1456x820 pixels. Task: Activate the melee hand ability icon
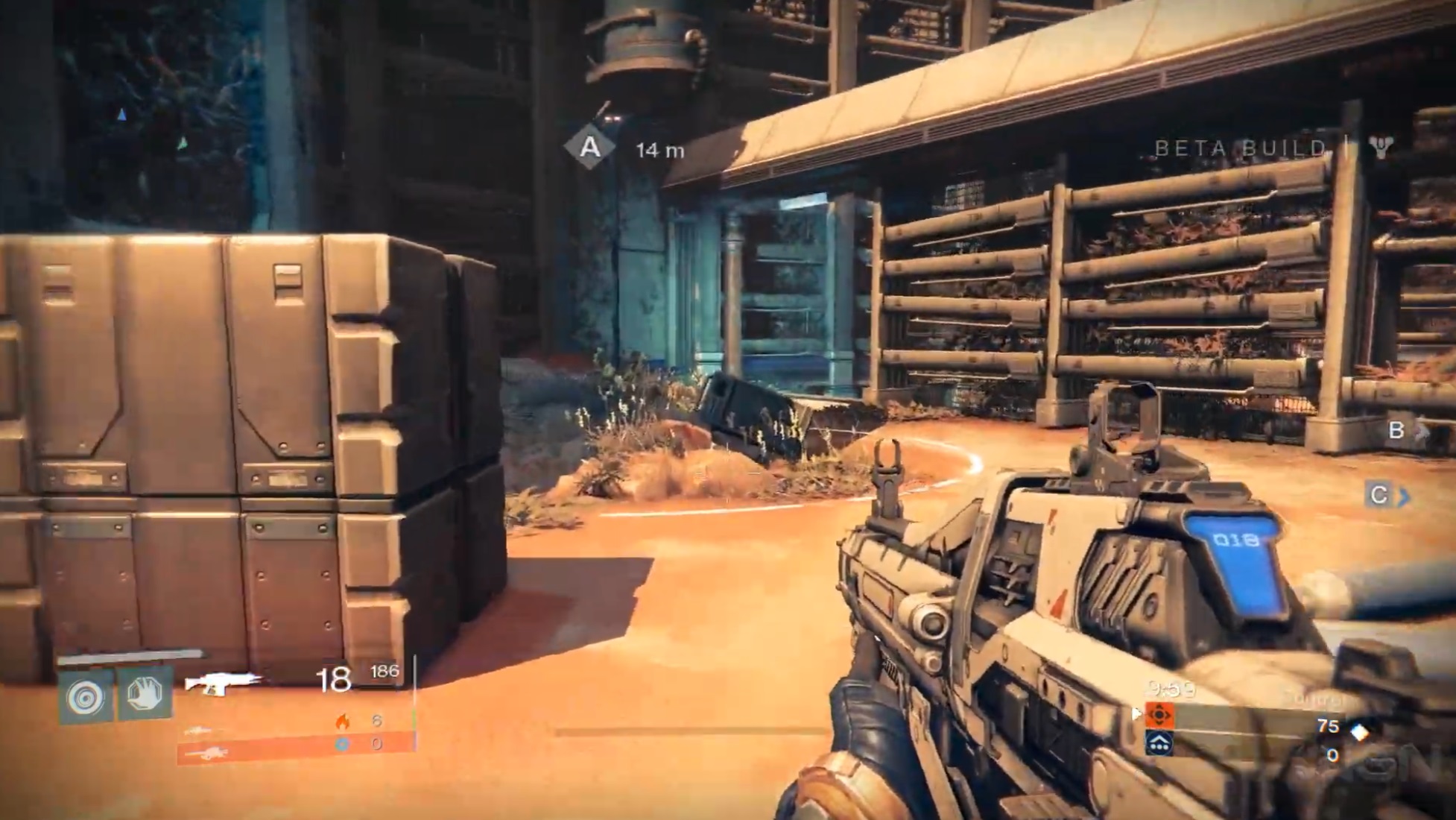(x=145, y=695)
